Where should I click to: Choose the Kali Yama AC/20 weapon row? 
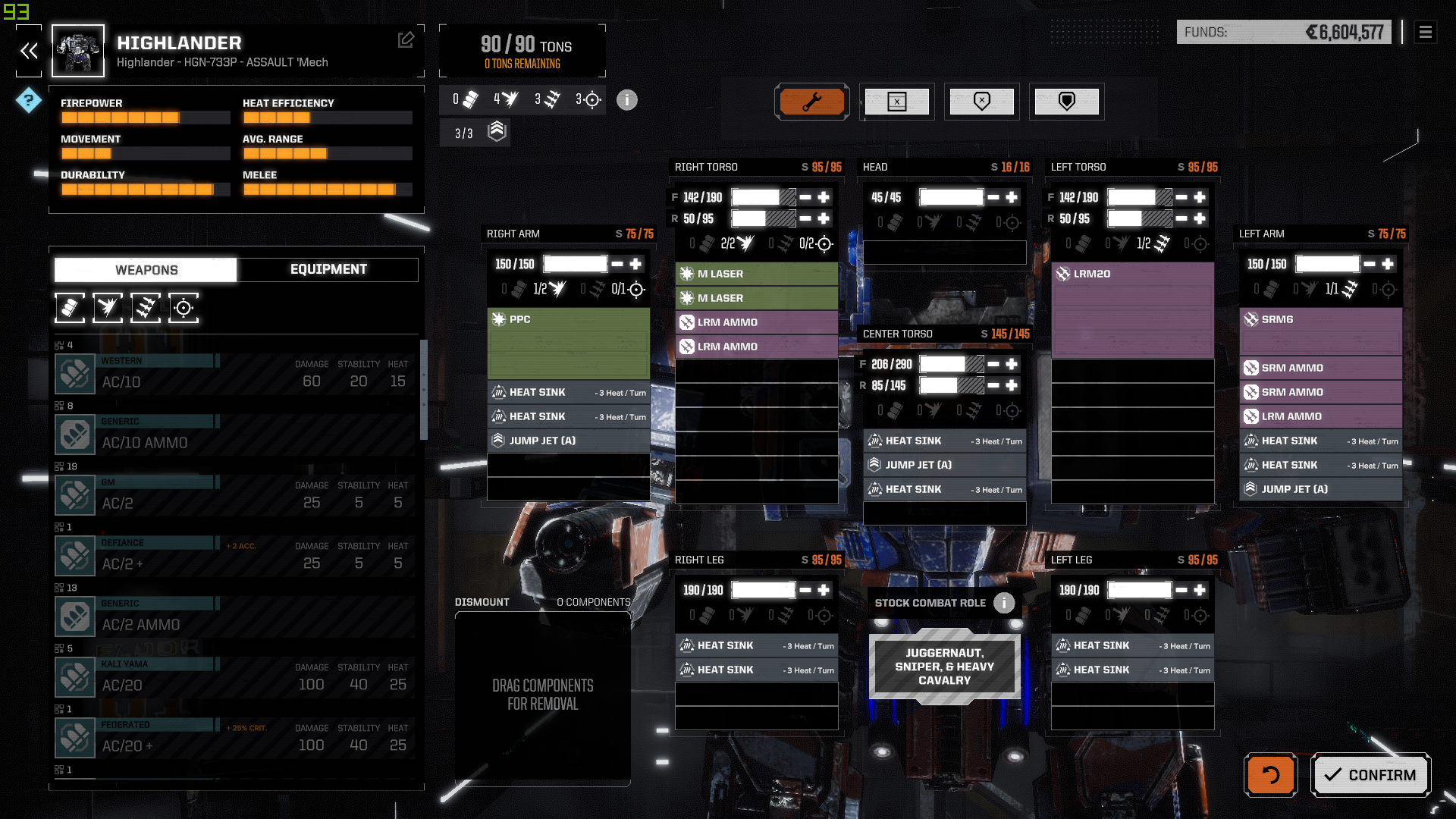point(235,677)
